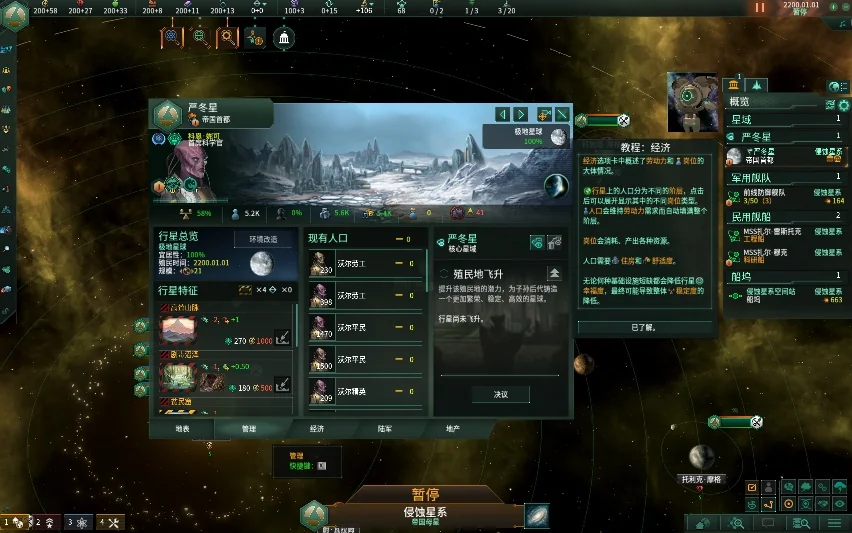The image size is (852, 533).
Task: Toggle the game pause button
Action: [x=760, y=7]
